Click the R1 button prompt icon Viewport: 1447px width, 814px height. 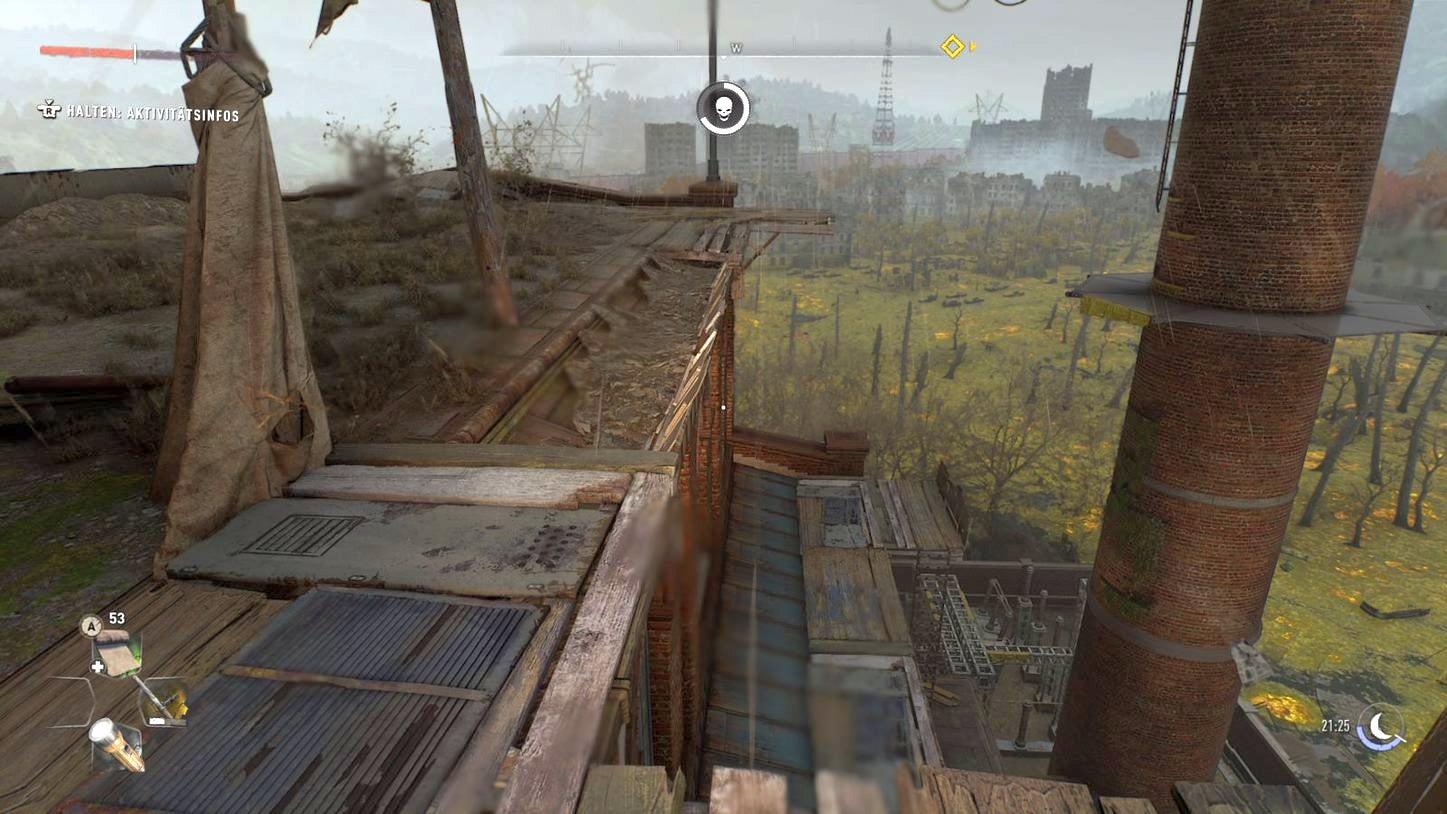pos(47,113)
